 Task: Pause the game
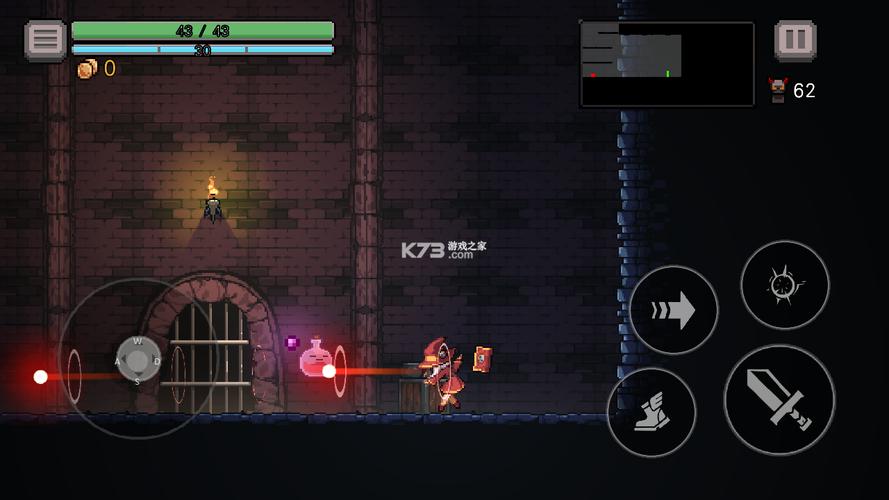pyautogui.click(x=795, y=41)
